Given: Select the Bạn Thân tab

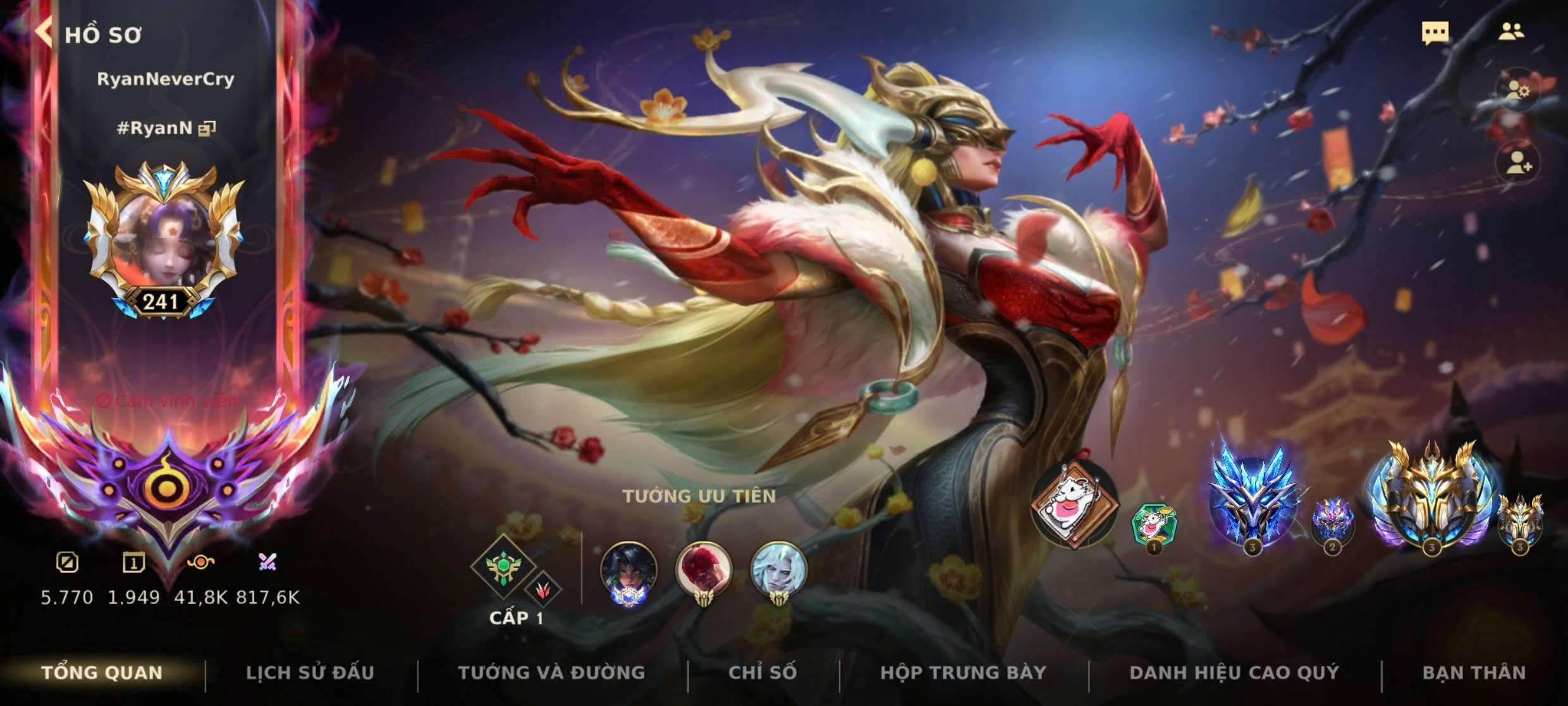Looking at the screenshot, I should (1474, 672).
